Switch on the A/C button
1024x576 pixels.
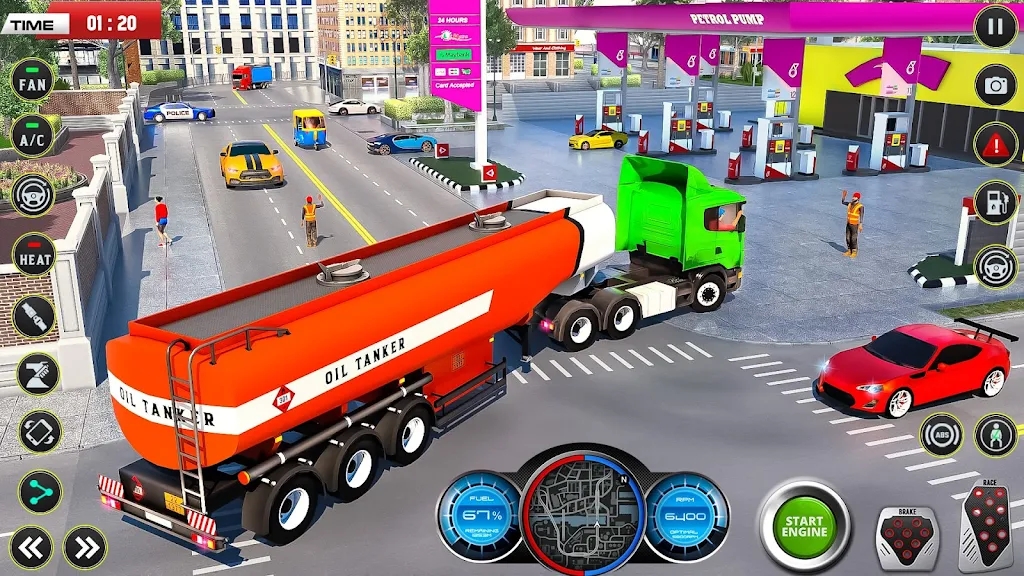point(33,136)
